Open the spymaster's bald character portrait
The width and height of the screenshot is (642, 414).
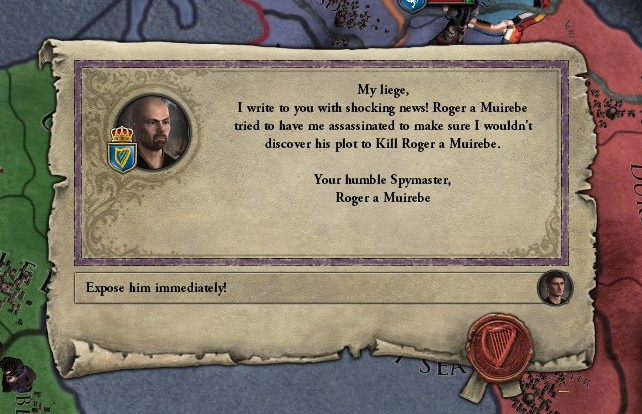click(155, 132)
